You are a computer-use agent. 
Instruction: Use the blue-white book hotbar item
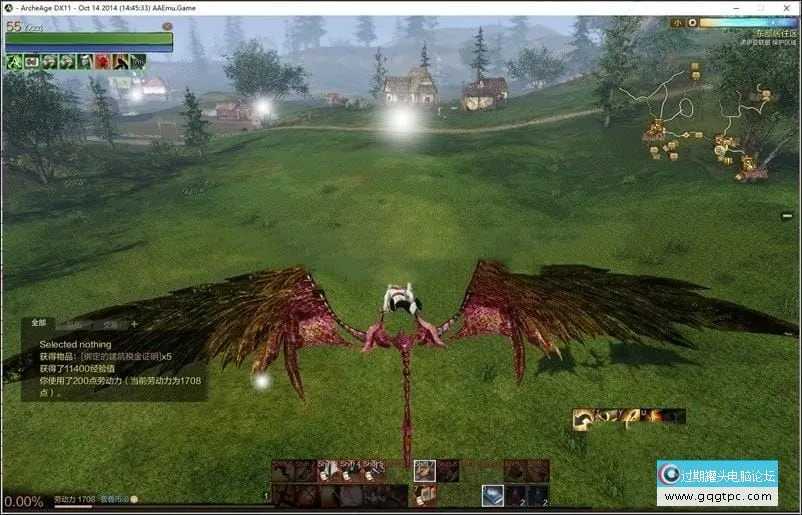pyautogui.click(x=493, y=495)
